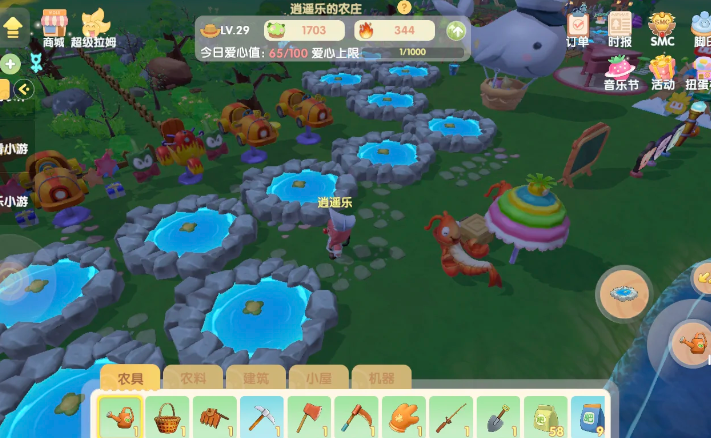Open the 音乐节 strawberry event
The width and height of the screenshot is (711, 438).
point(621,70)
